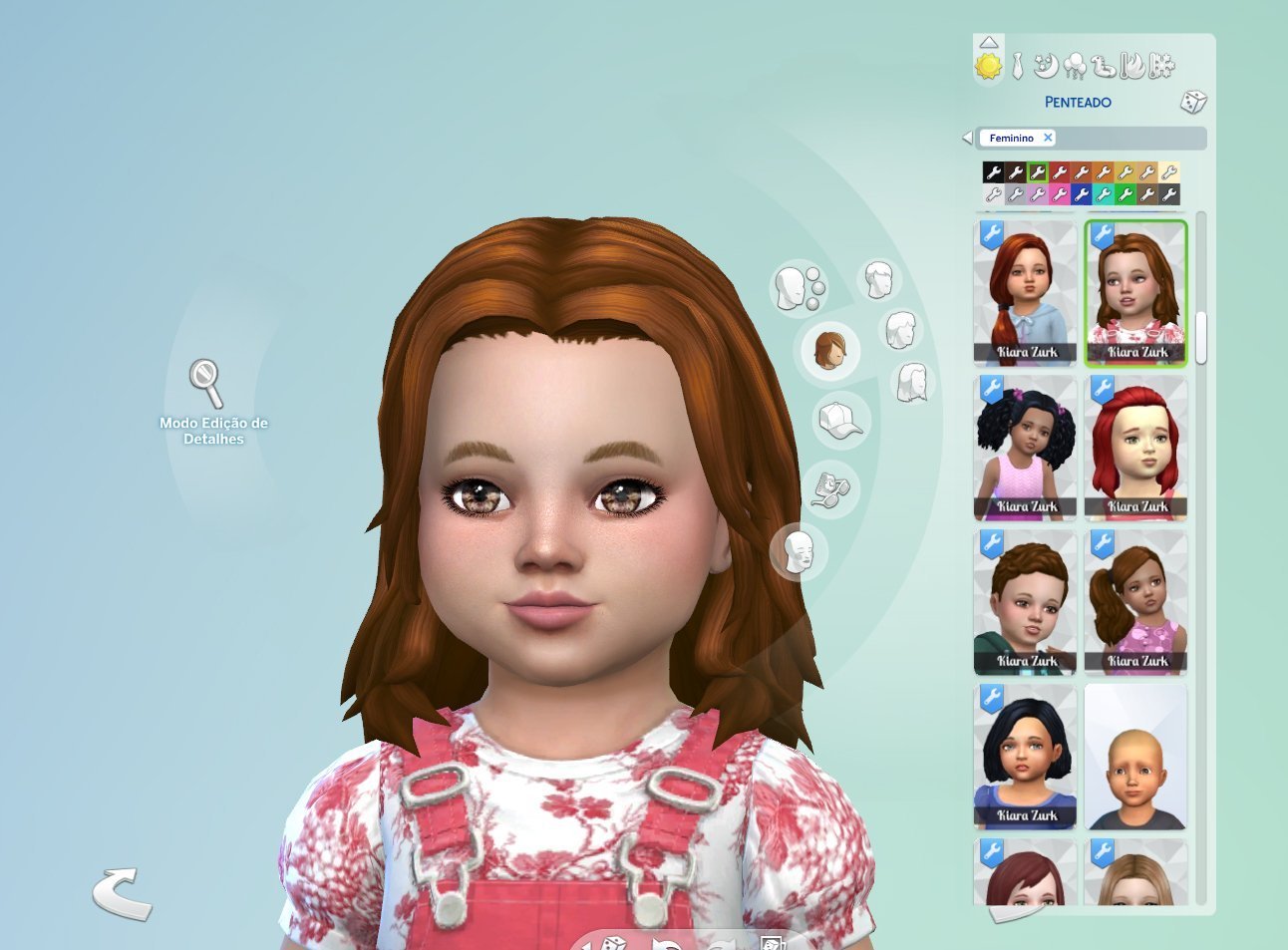Select the black bob hairstyle thumbnail

click(1025, 757)
